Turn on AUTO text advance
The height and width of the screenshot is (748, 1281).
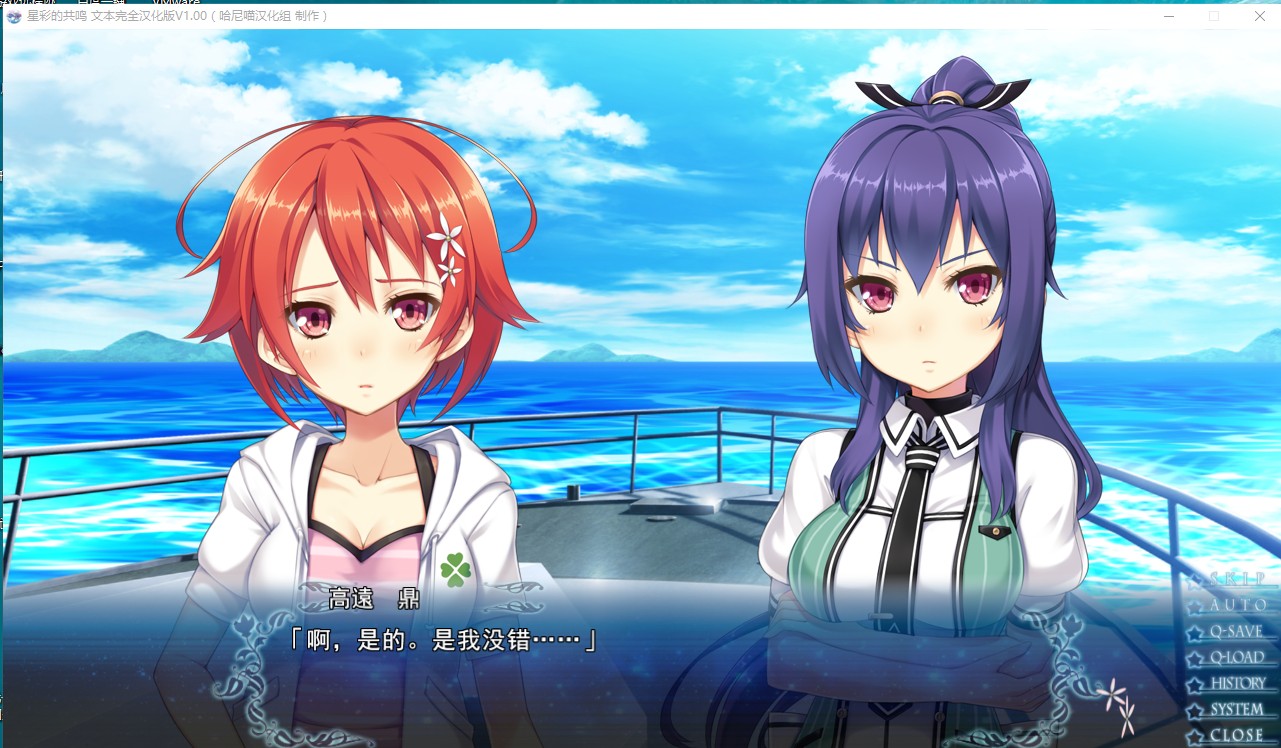(1237, 605)
